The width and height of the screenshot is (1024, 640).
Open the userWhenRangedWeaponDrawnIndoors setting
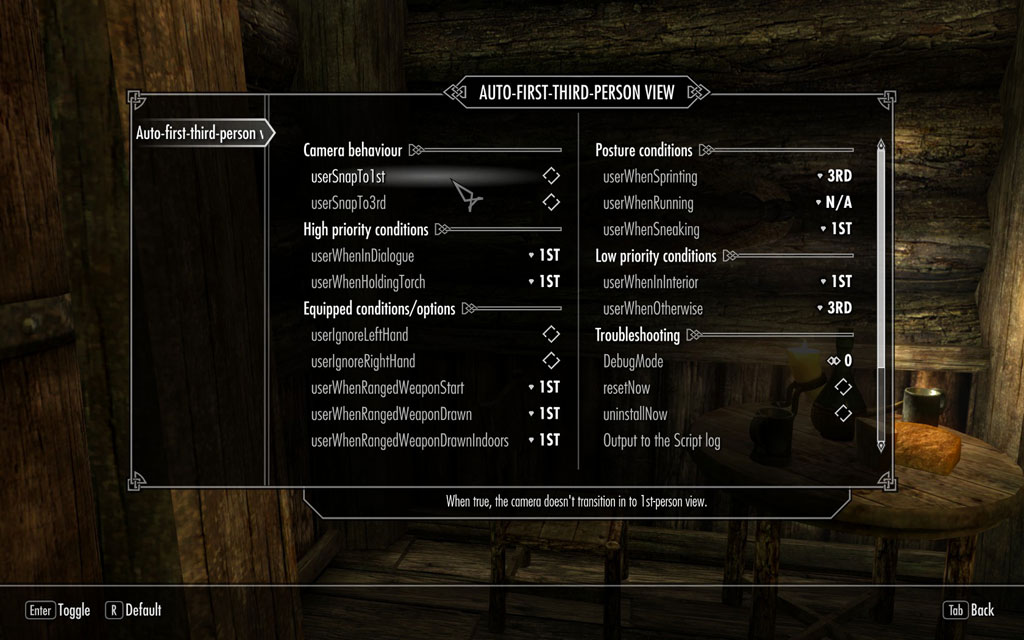coord(545,440)
